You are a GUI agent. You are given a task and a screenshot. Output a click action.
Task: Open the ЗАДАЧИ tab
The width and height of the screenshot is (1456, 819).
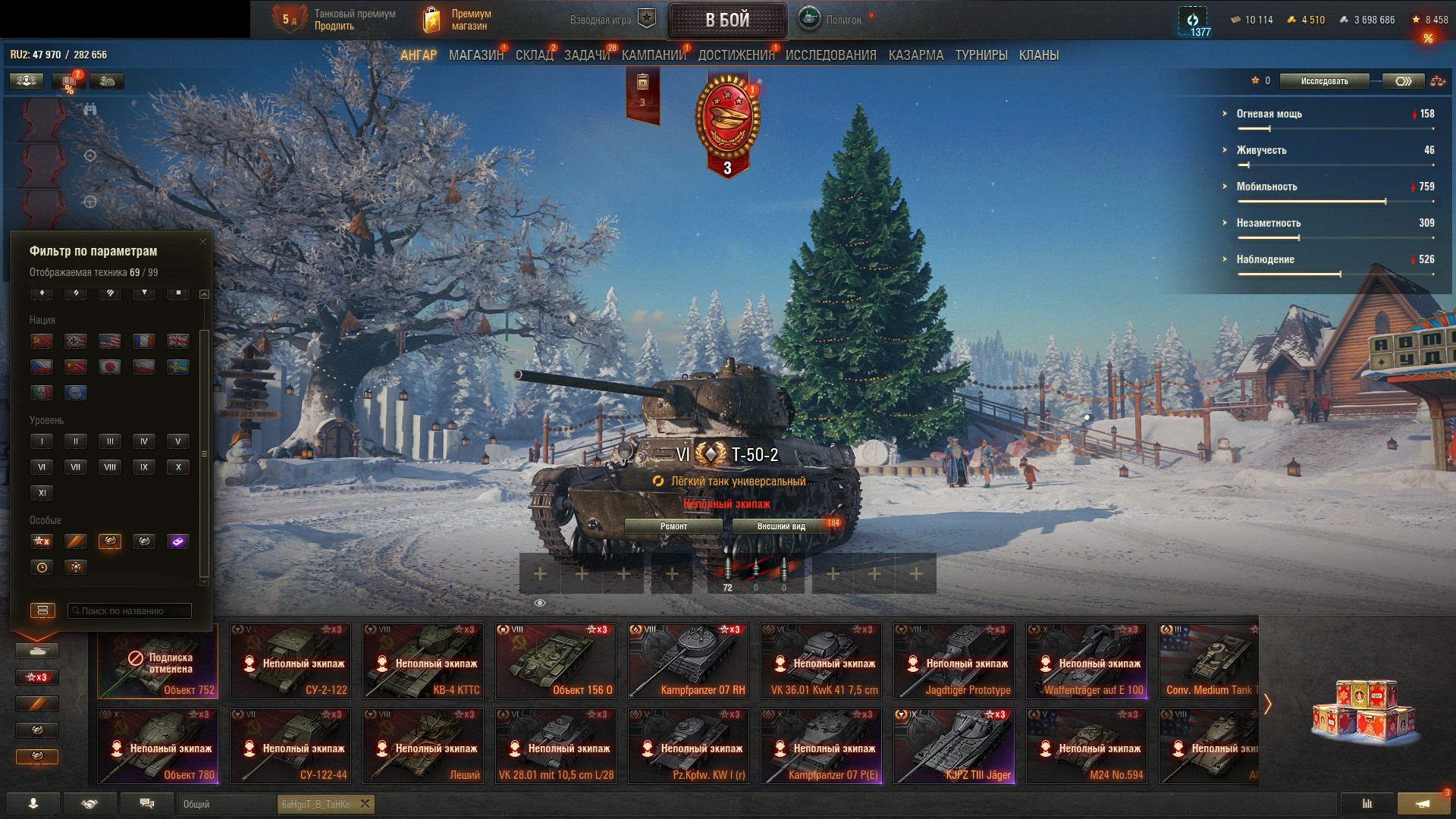click(586, 55)
